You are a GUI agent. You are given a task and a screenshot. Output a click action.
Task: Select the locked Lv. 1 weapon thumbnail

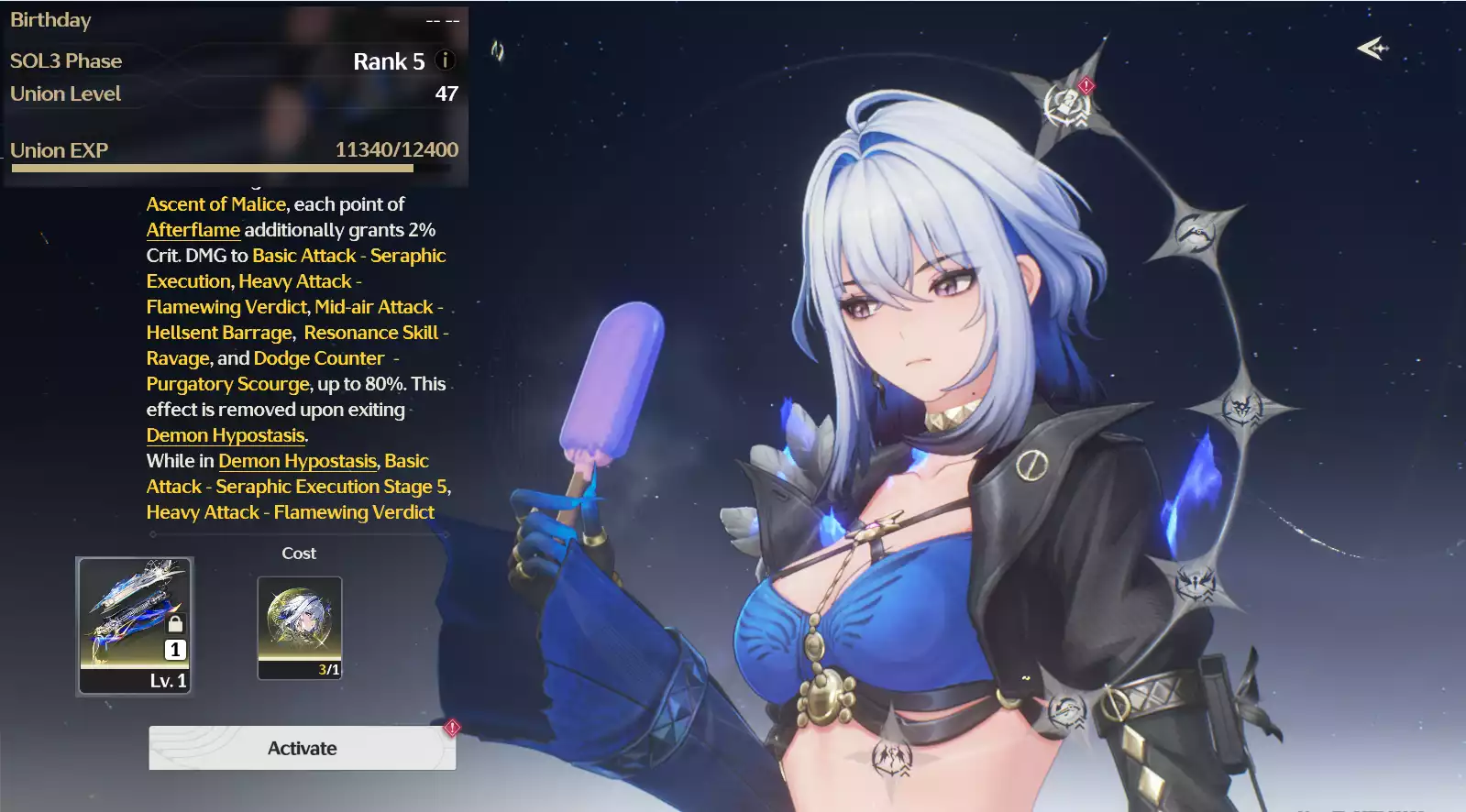pyautogui.click(x=135, y=626)
